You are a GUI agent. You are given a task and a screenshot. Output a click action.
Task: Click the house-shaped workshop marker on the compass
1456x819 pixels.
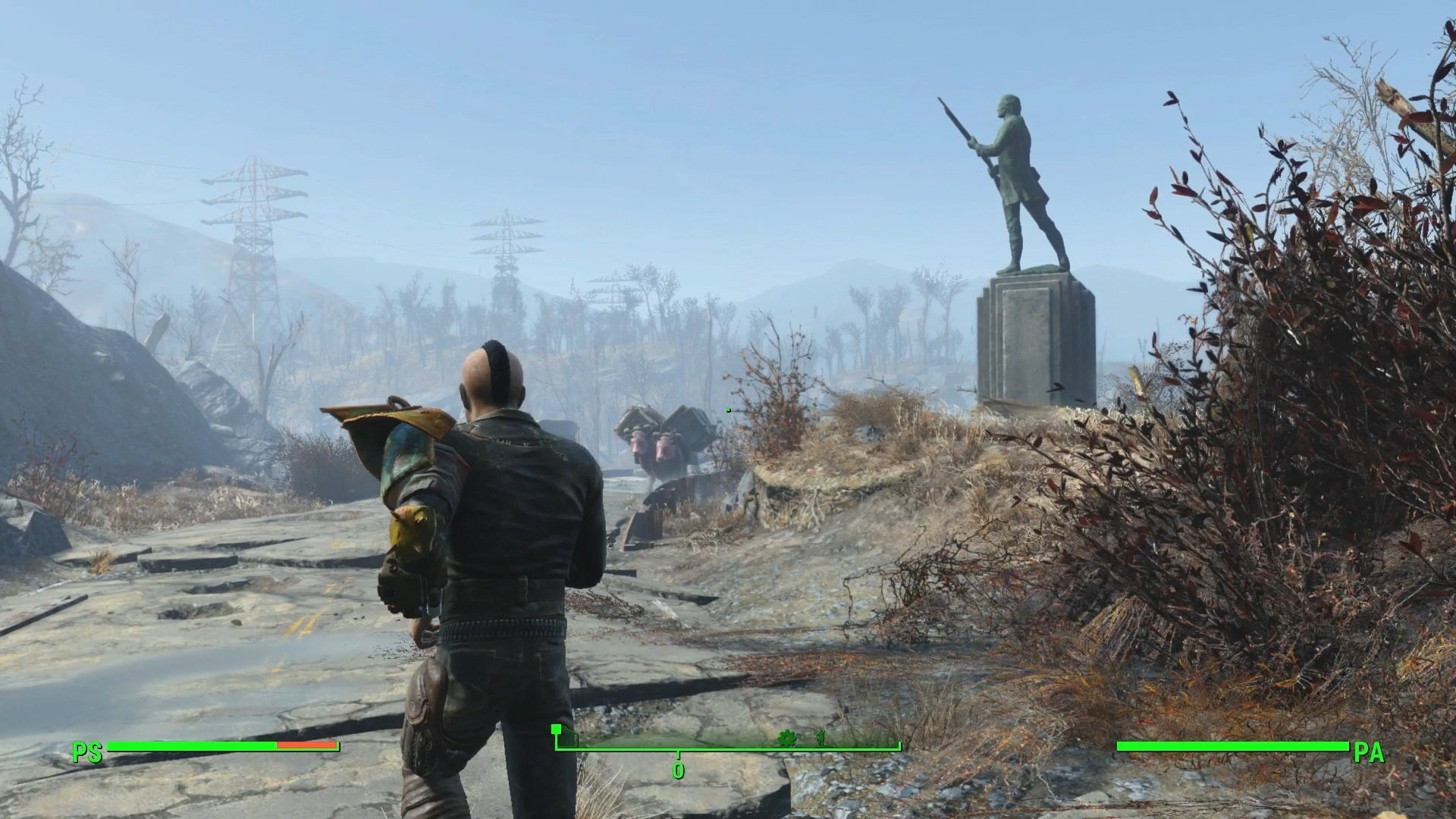[x=557, y=730]
